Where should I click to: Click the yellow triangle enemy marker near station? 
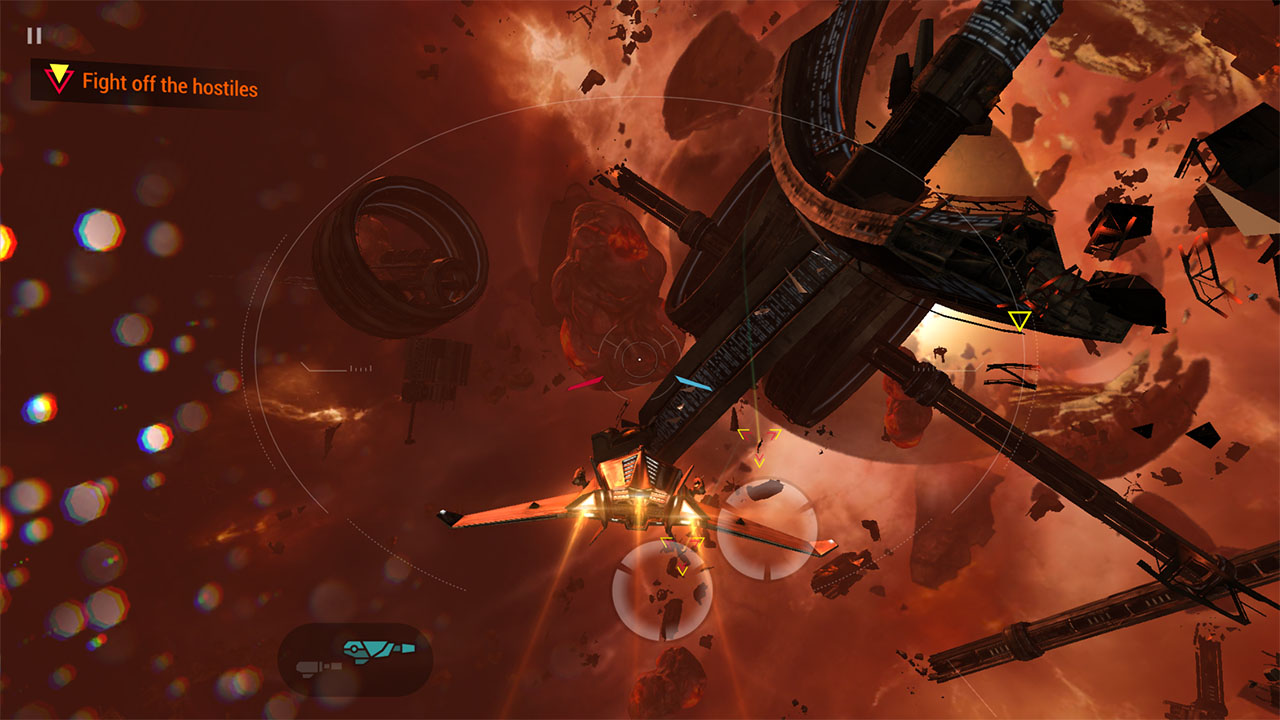tap(1018, 322)
